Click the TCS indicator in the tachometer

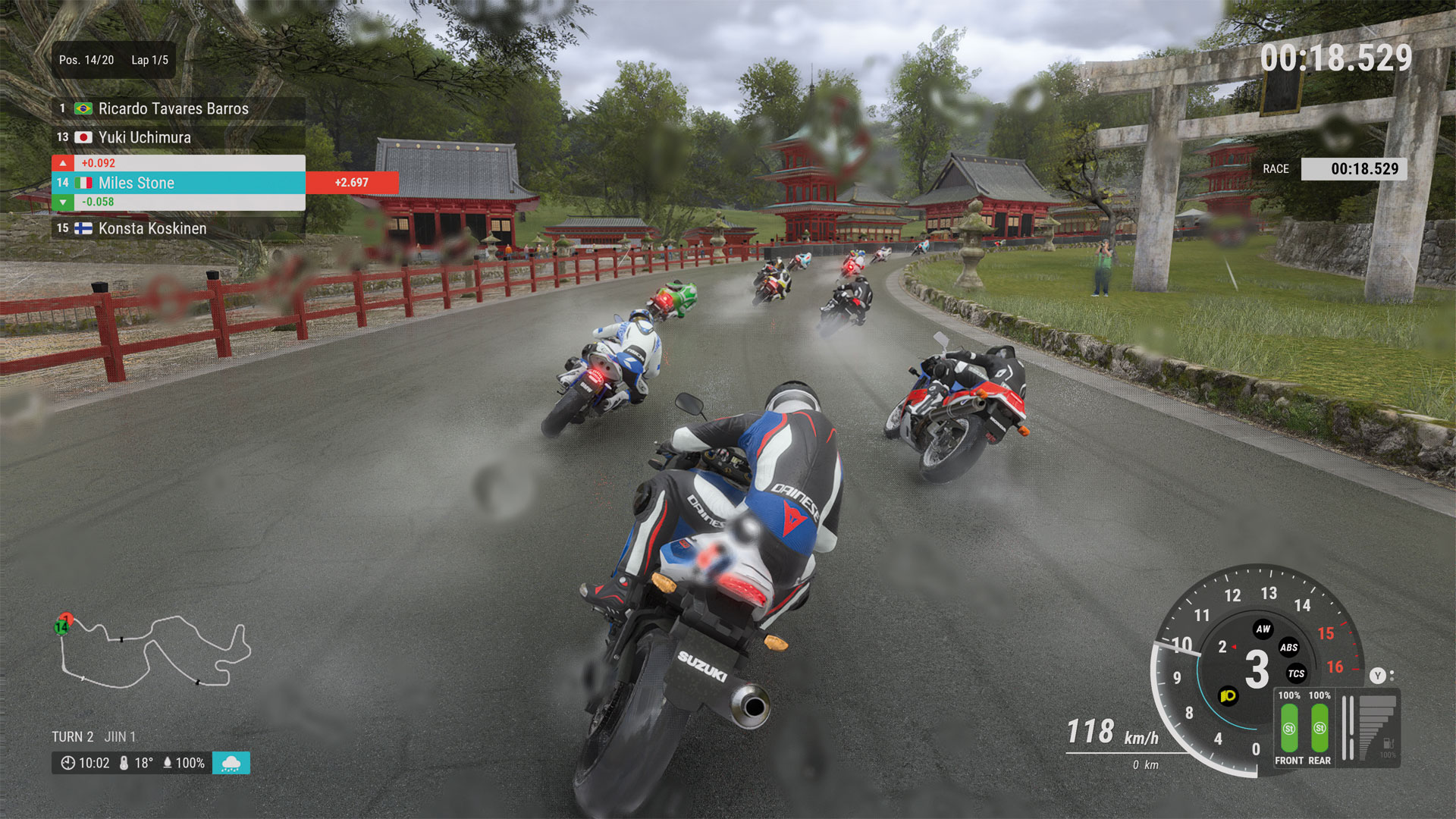click(1297, 674)
